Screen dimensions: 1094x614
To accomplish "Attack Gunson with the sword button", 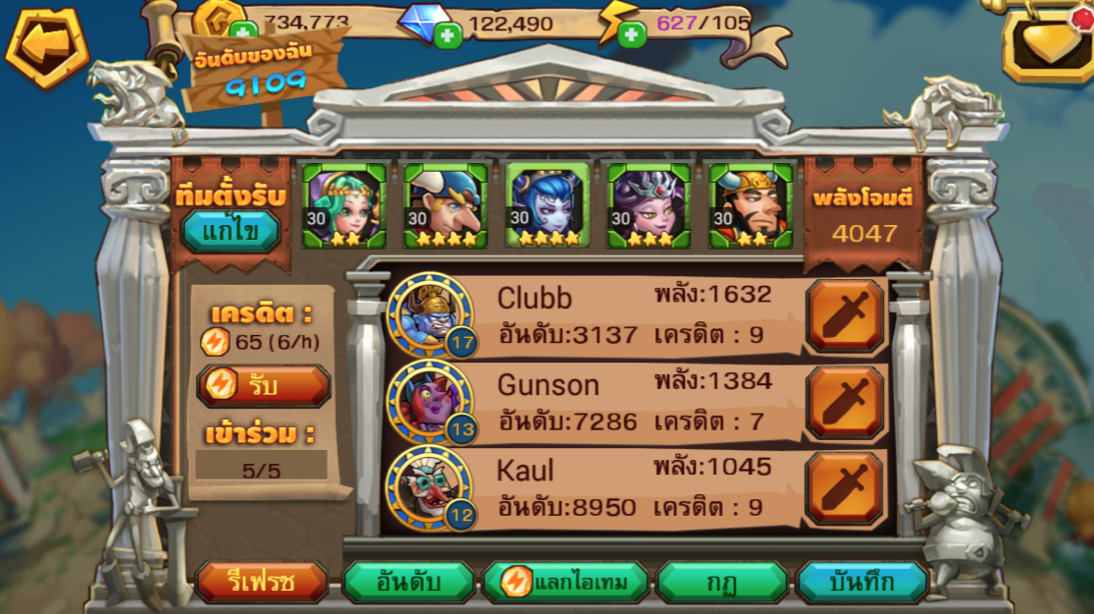I will point(846,402).
